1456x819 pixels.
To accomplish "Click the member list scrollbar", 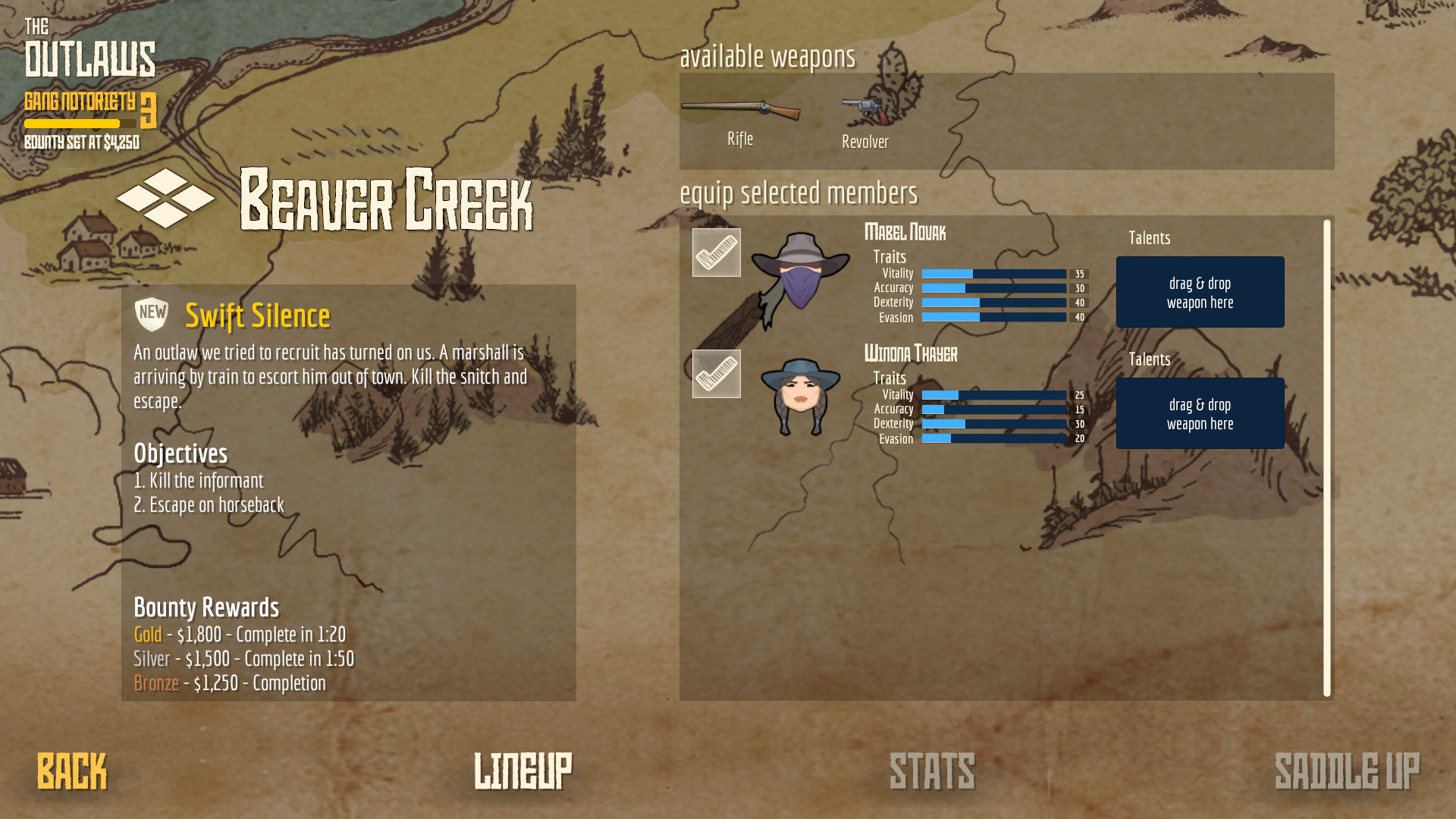I will pyautogui.click(x=1327, y=455).
